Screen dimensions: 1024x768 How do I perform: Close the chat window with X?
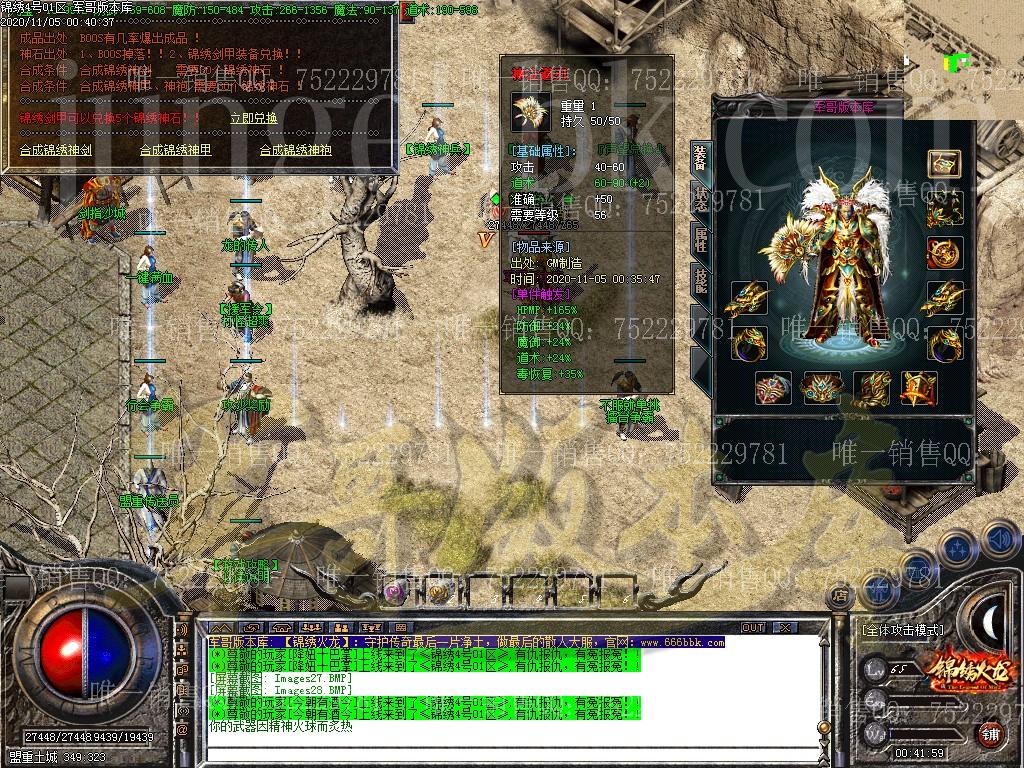click(785, 628)
